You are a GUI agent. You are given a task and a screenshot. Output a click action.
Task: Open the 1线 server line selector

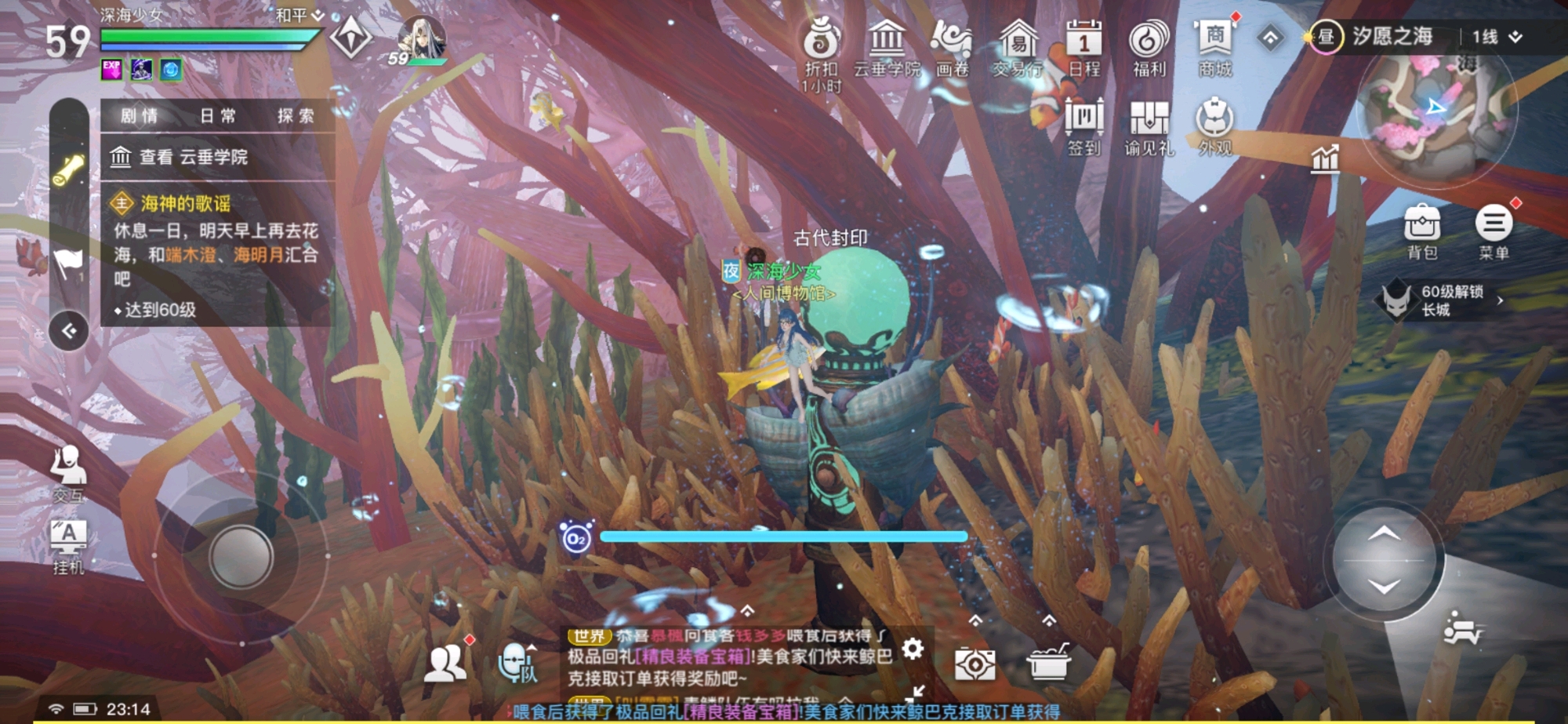pyautogui.click(x=1486, y=38)
